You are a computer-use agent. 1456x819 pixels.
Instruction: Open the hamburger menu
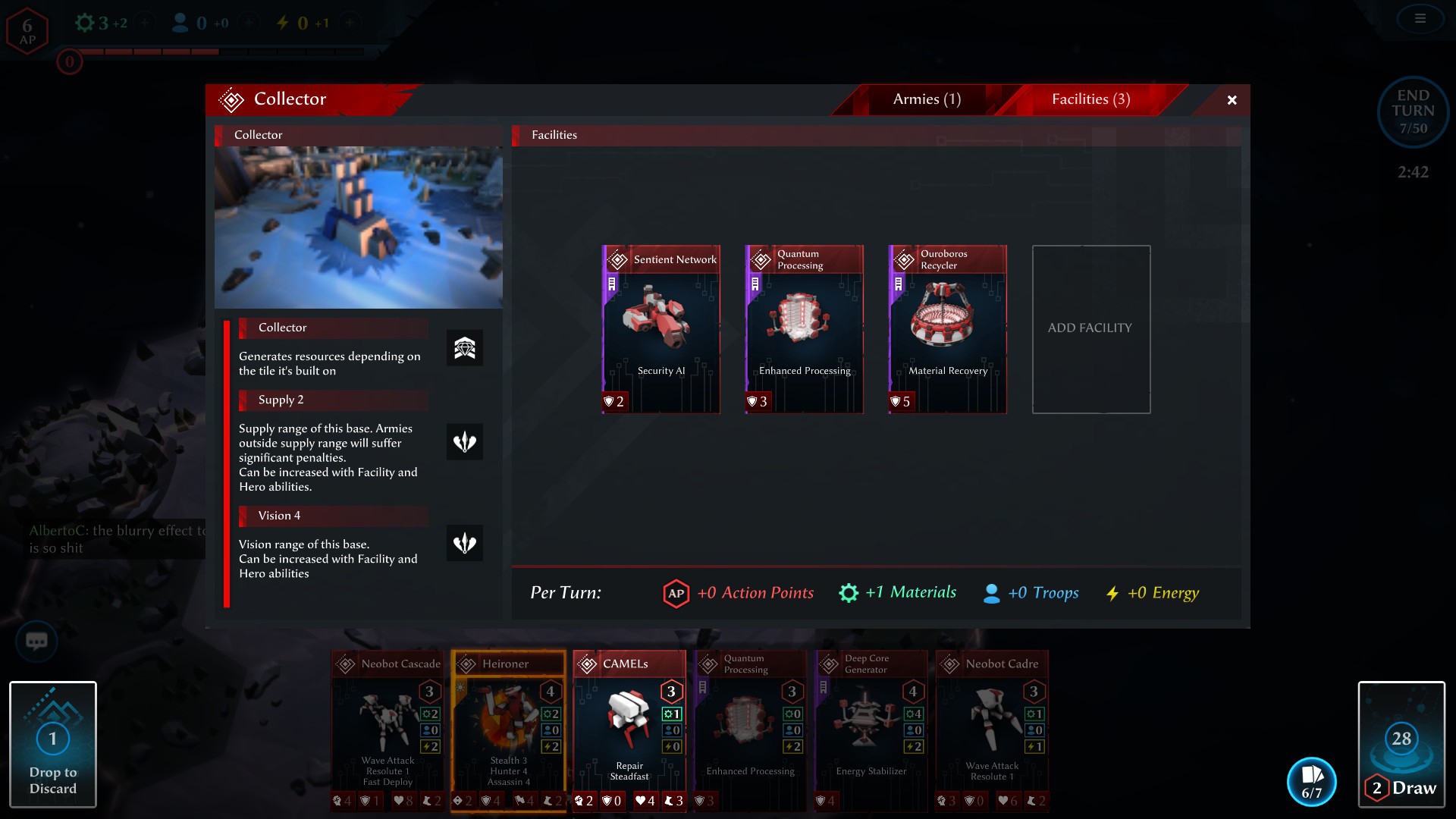pos(1420,19)
